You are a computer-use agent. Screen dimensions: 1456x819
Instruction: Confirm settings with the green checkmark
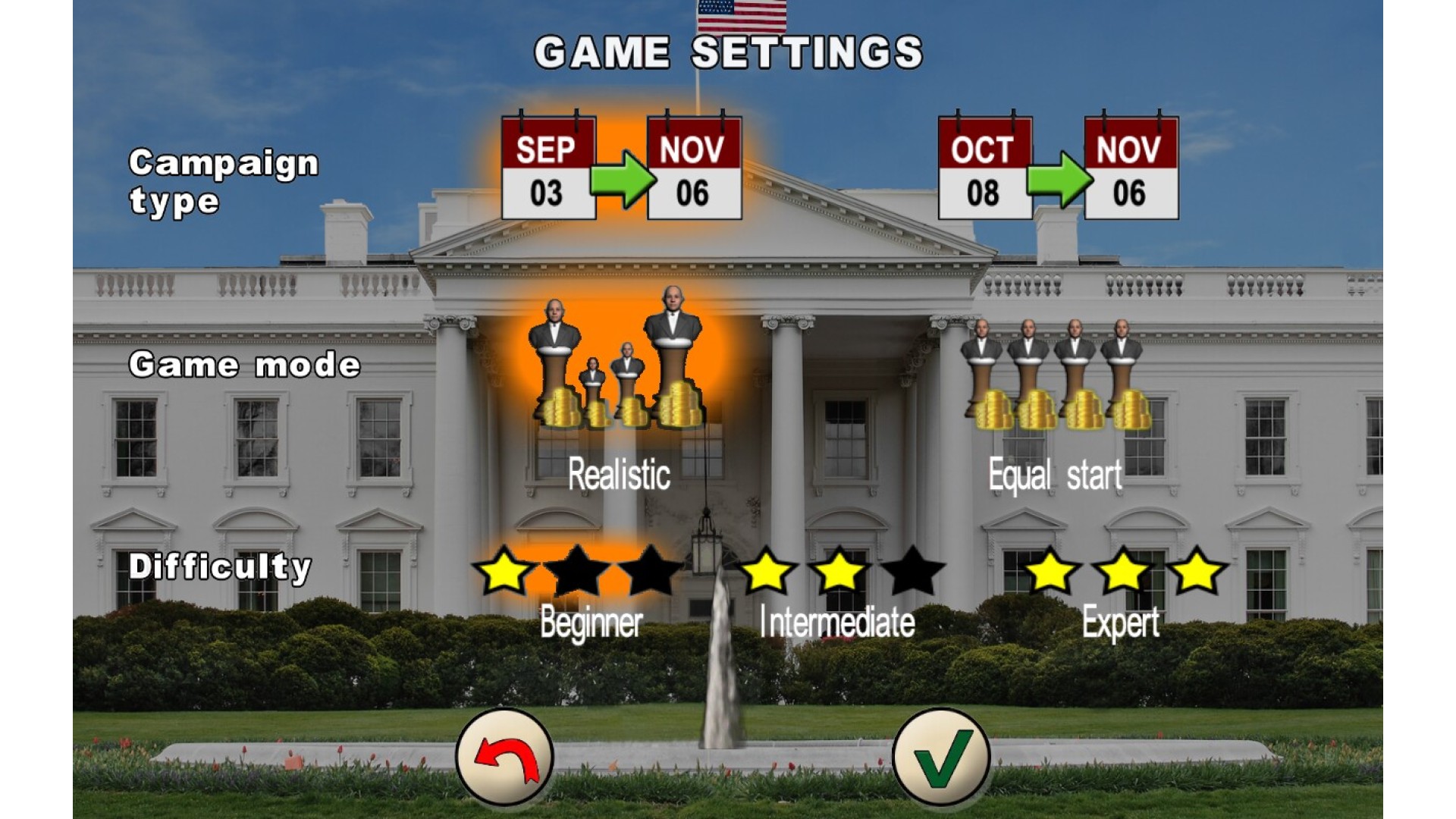tap(941, 756)
